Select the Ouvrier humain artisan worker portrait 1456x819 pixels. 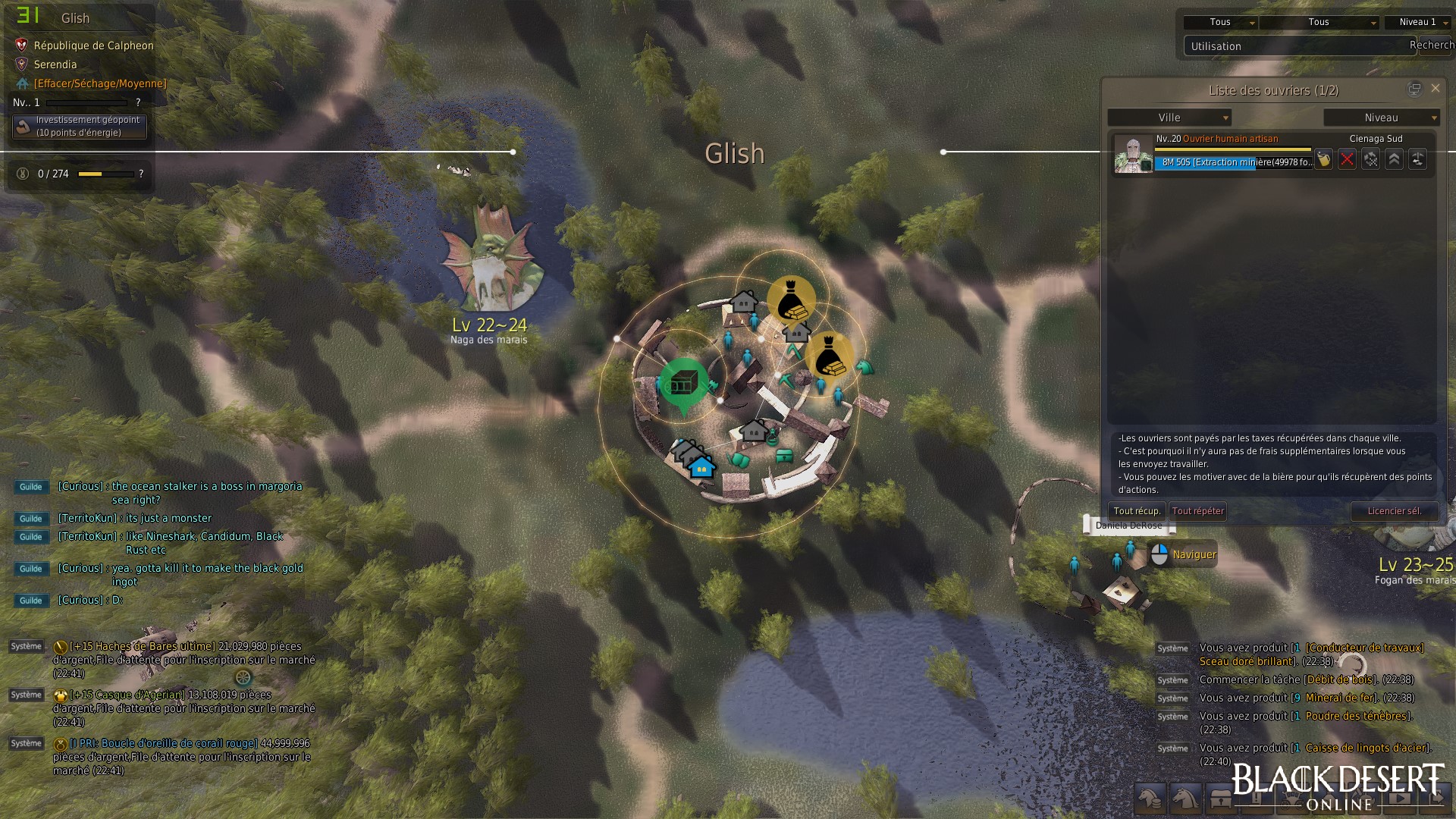(x=1133, y=155)
